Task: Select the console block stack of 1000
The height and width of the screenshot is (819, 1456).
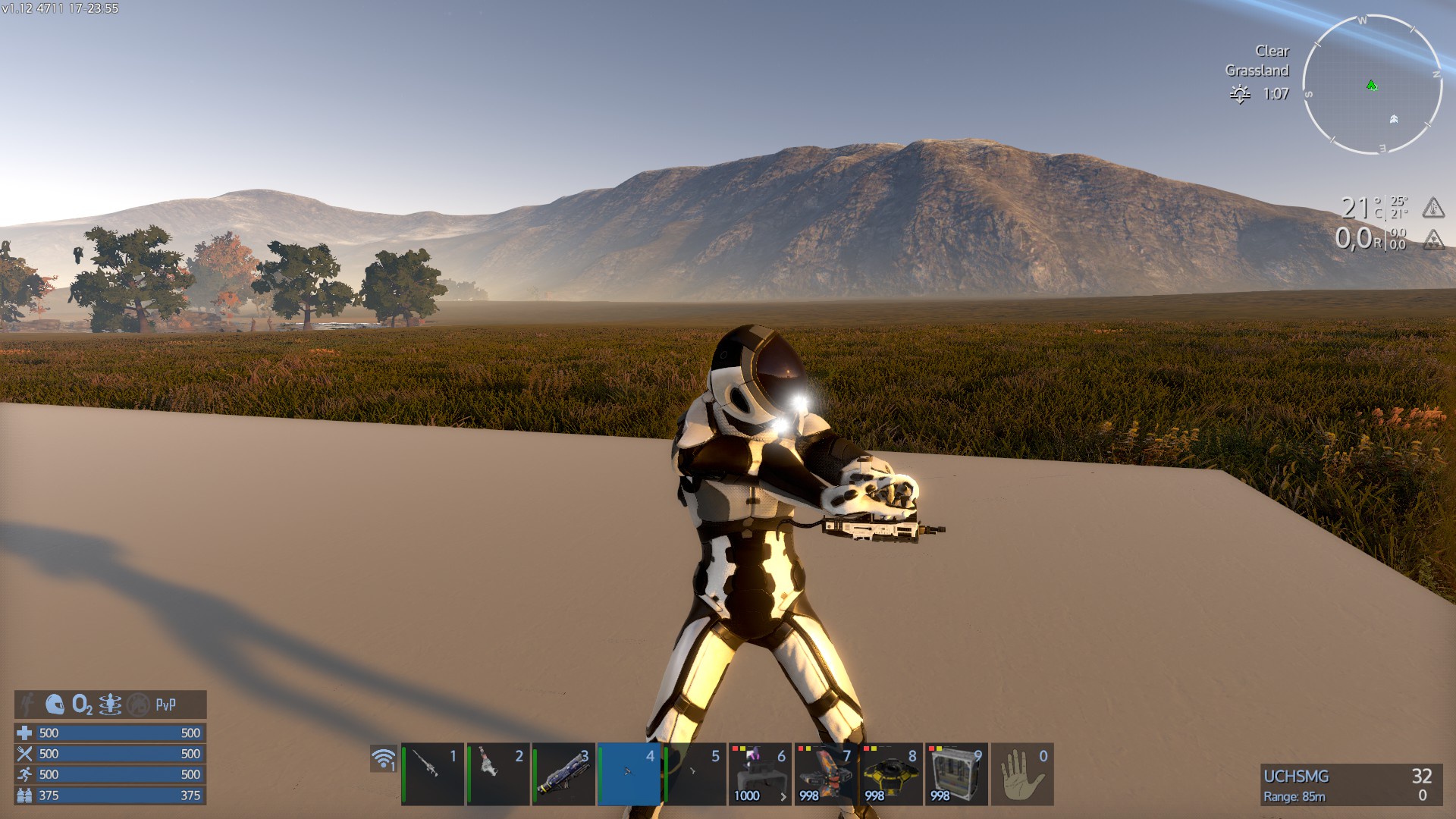Action: tap(761, 773)
